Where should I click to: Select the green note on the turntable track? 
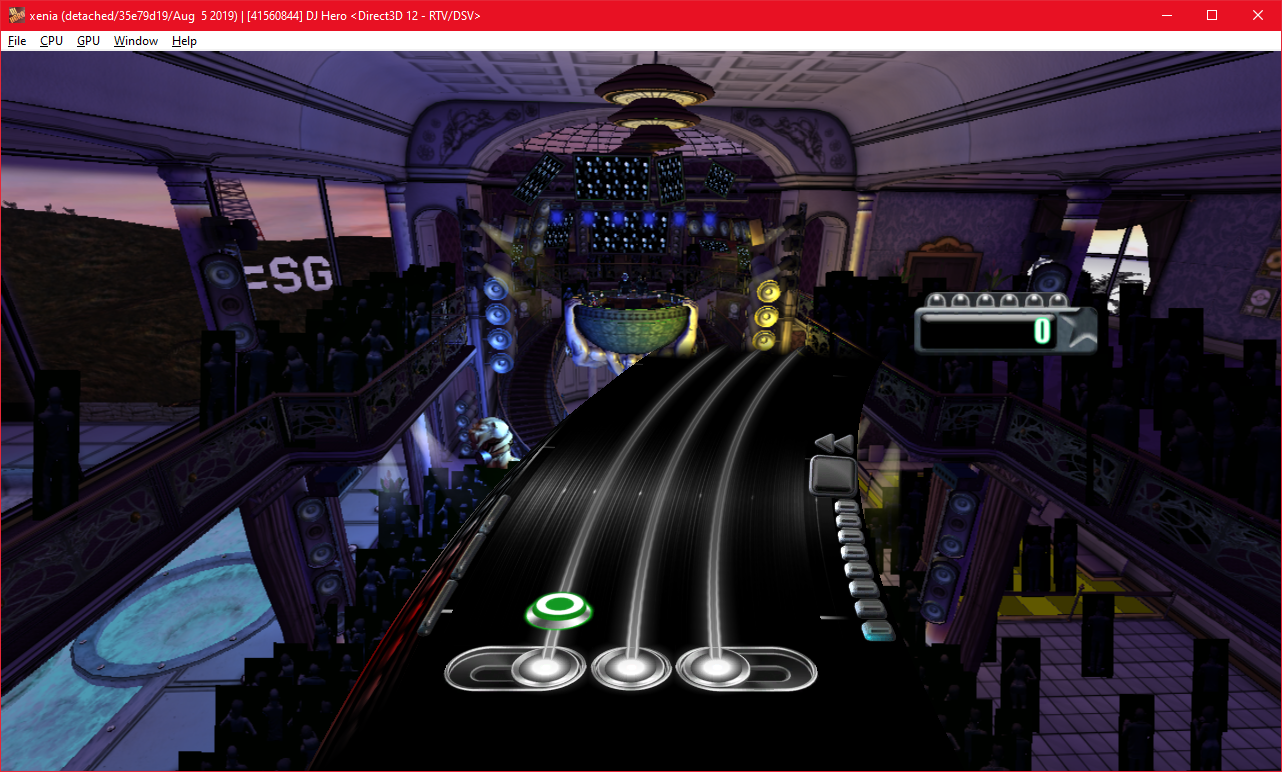point(558,608)
